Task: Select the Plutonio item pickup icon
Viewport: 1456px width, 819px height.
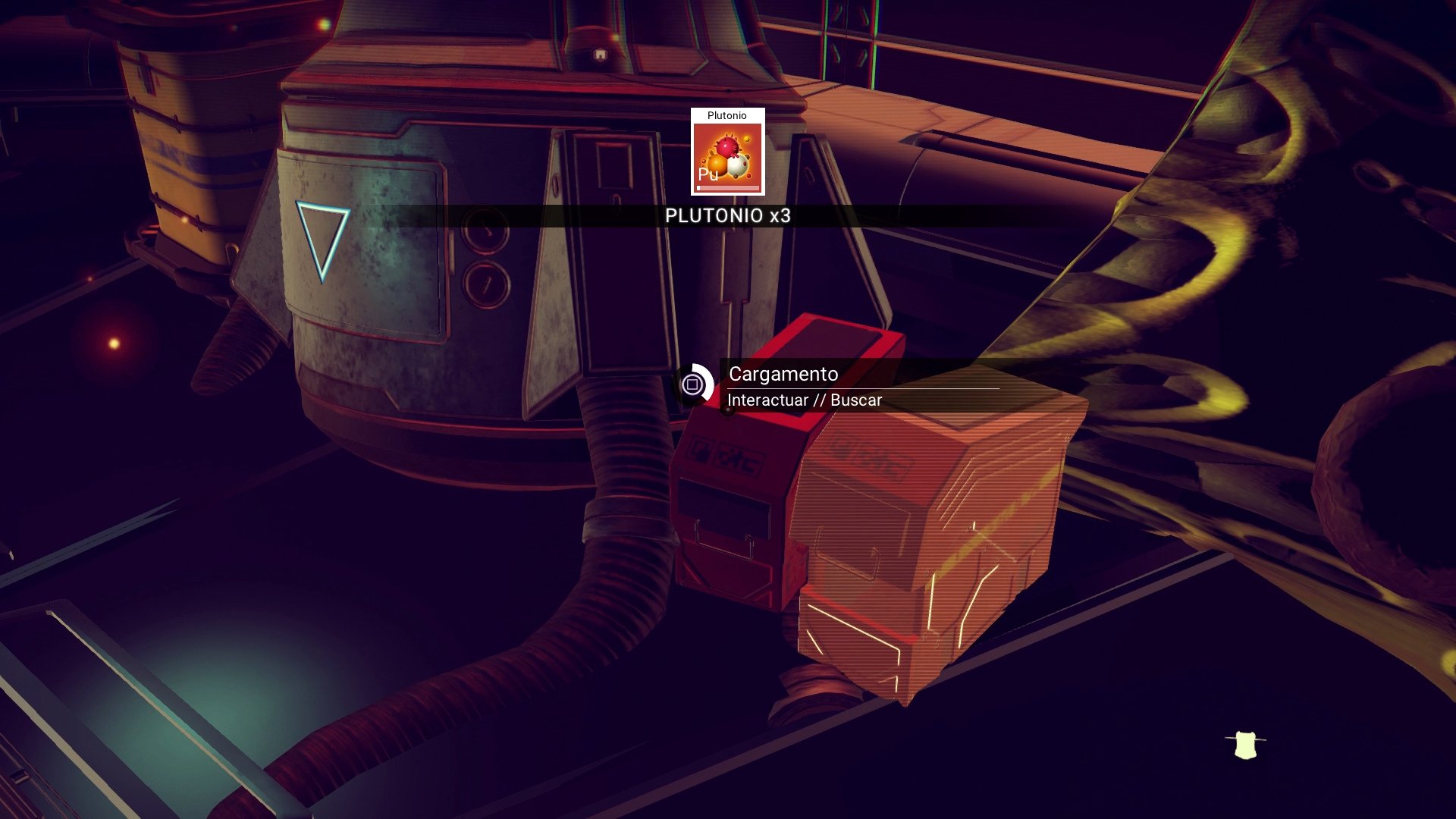Action: tap(727, 152)
